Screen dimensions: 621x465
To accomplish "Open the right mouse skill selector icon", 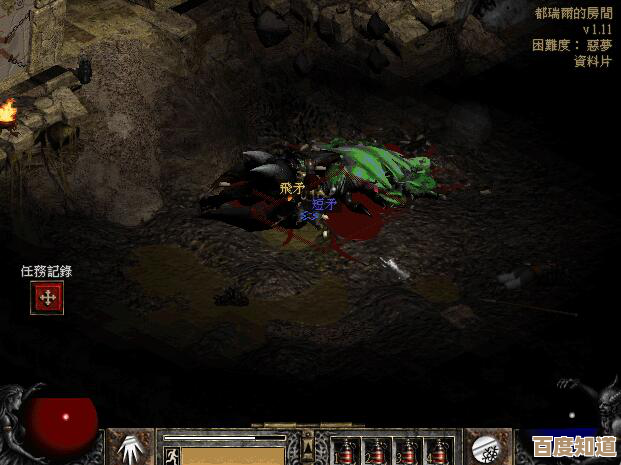I will [489, 447].
